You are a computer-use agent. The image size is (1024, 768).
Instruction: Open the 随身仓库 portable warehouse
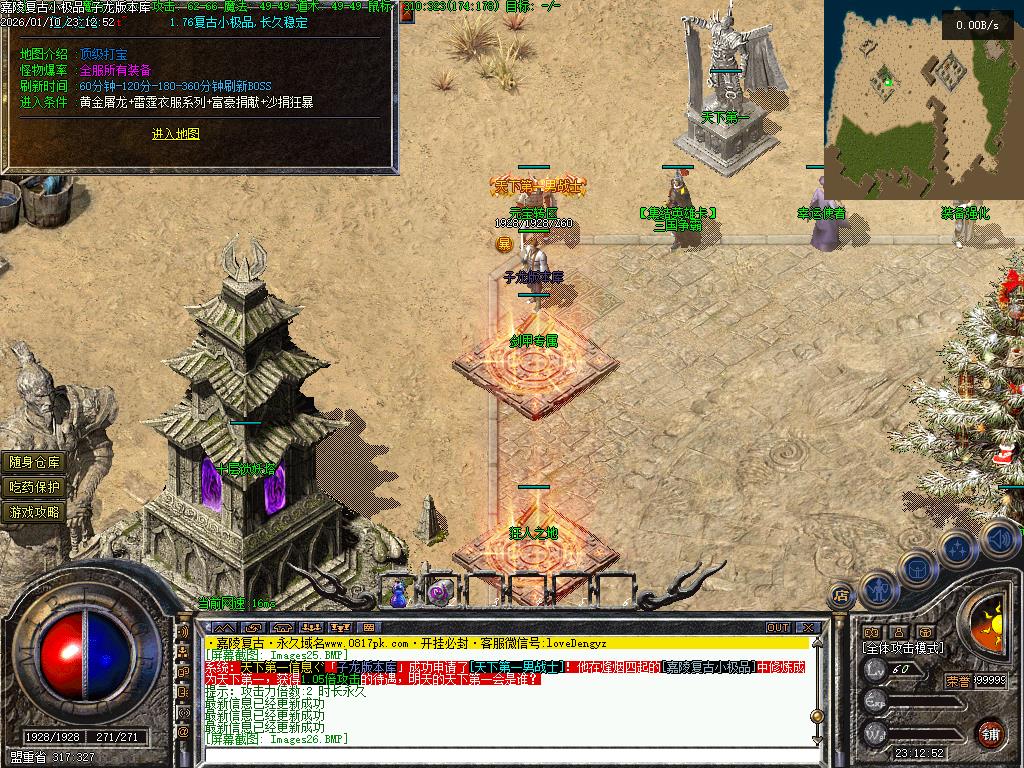35,462
